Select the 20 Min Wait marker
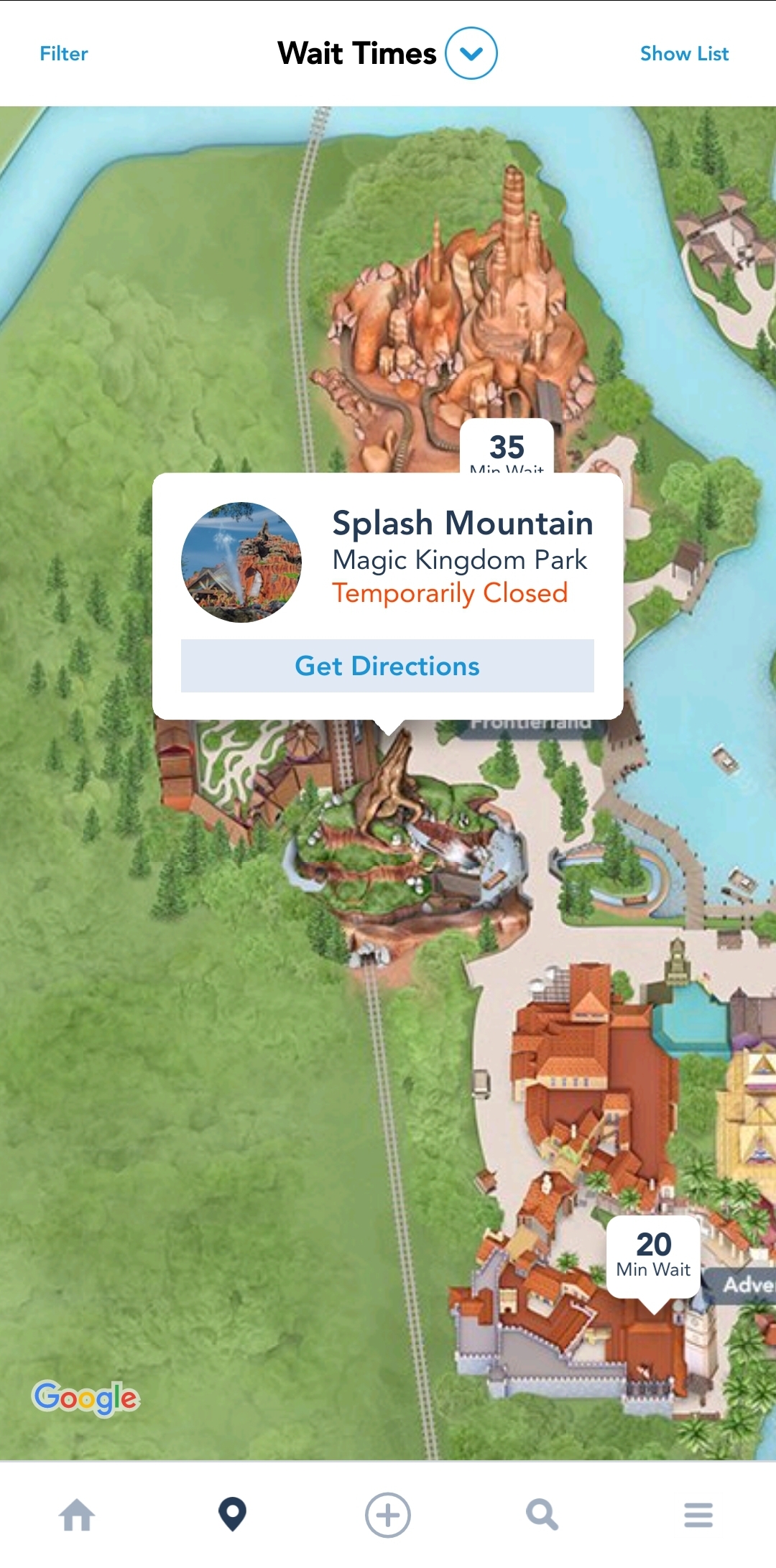The image size is (776, 1568). 653,1255
